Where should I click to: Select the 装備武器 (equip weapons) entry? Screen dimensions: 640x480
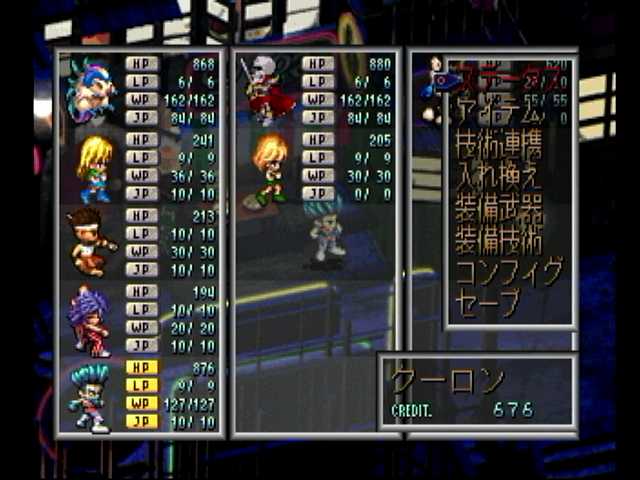[x=498, y=212]
